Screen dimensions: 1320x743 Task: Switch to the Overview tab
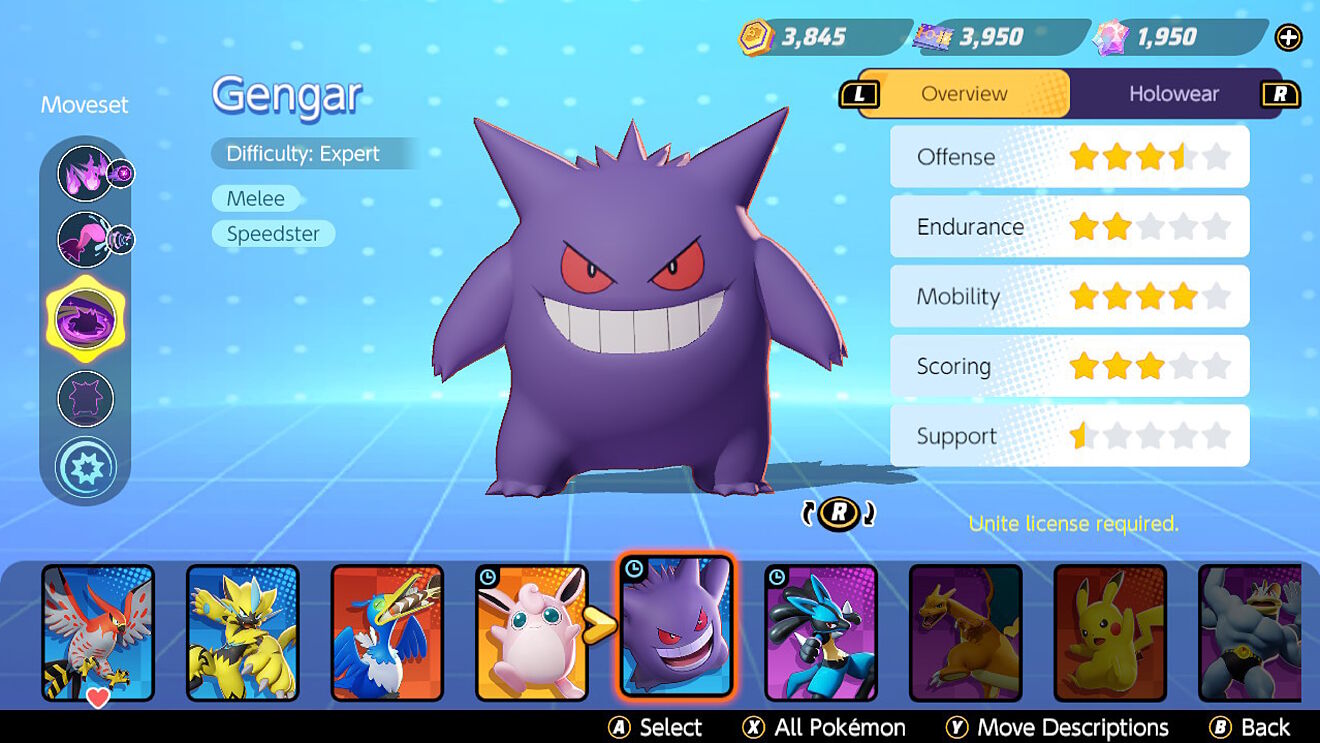[964, 94]
